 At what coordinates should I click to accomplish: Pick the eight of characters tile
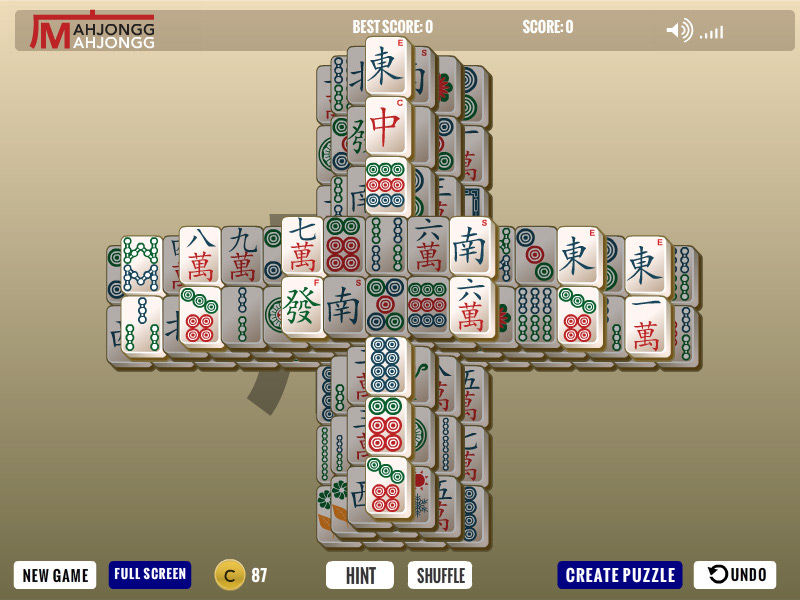click(200, 255)
